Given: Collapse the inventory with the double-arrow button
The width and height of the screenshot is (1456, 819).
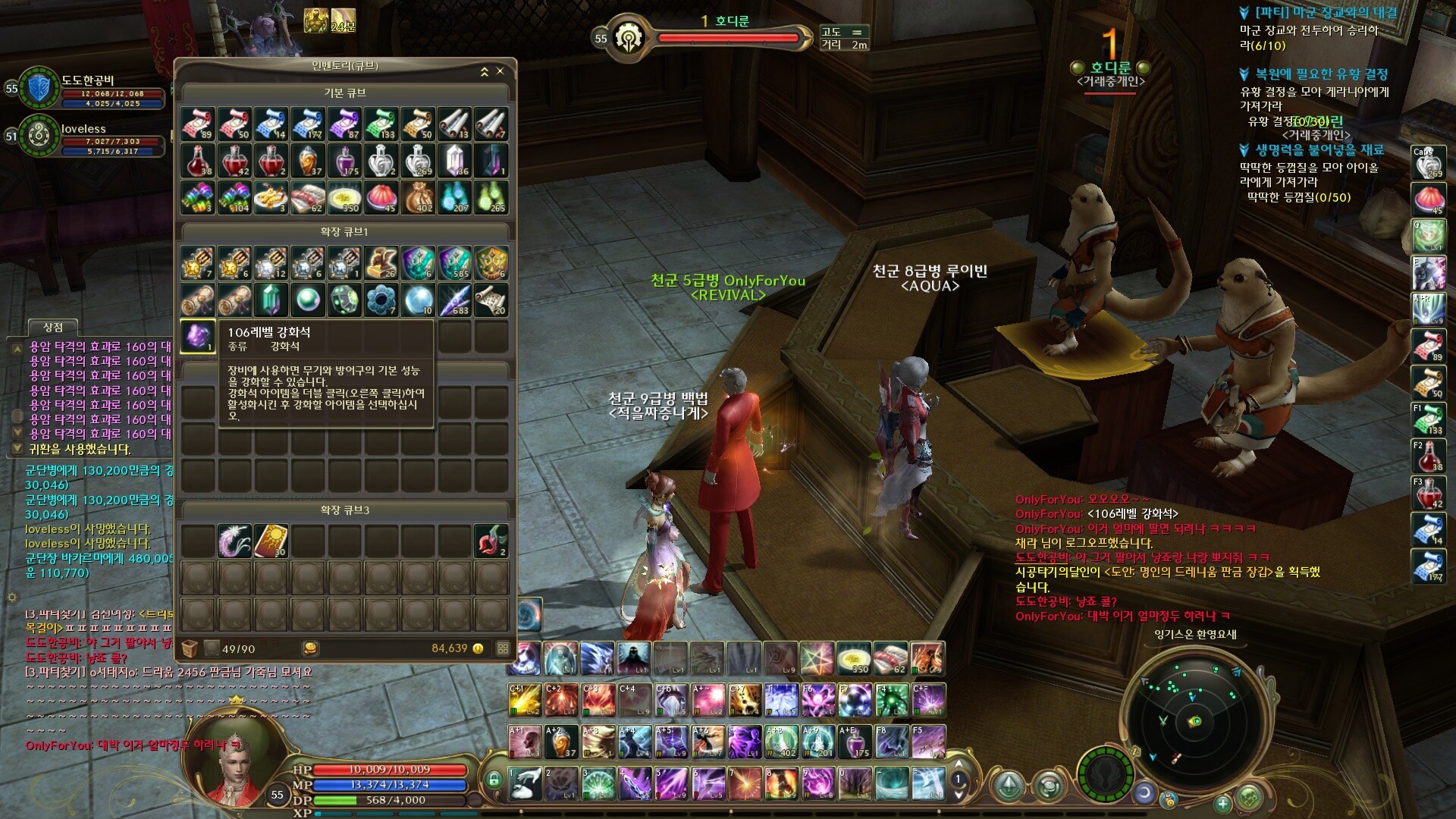Looking at the screenshot, I should [485, 72].
